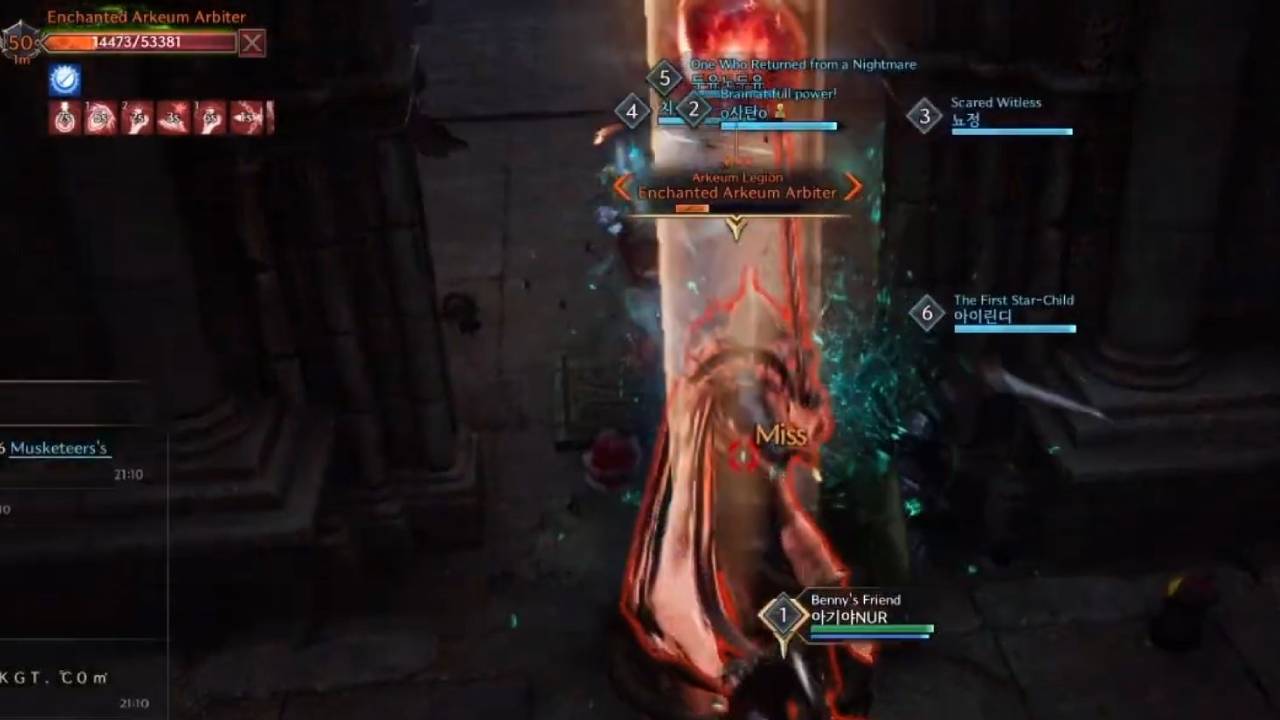Click the character portrait icon next to ㅇ샤탄ㅇ
This screenshot has height=720, width=1280.
[x=777, y=111]
